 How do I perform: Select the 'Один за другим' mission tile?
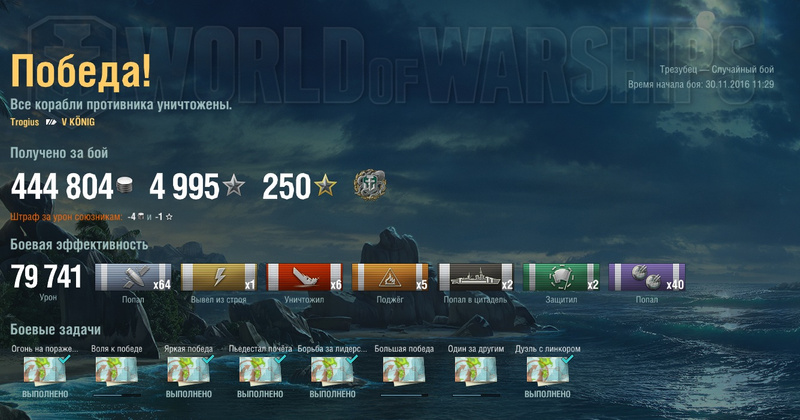coord(477,372)
